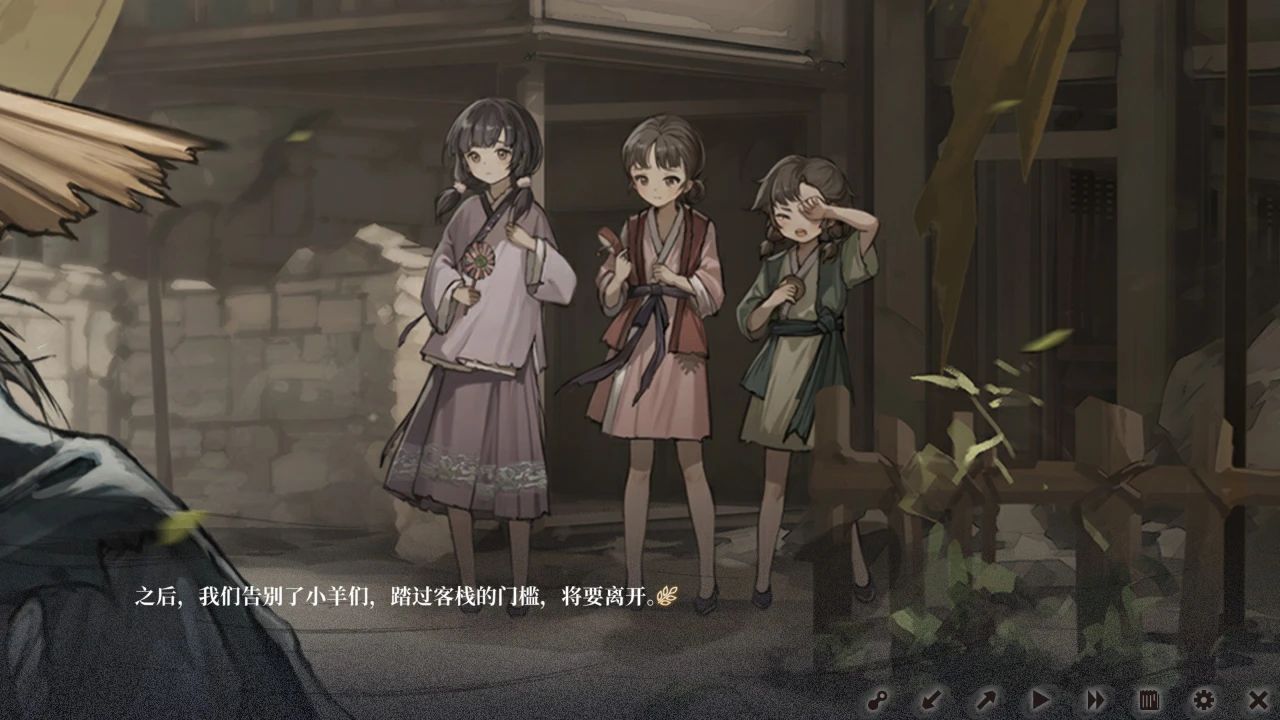This screenshot has width=1280, height=720.
Task: Fast-forward dialogue with the double-arrow button
Action: click(x=1096, y=700)
